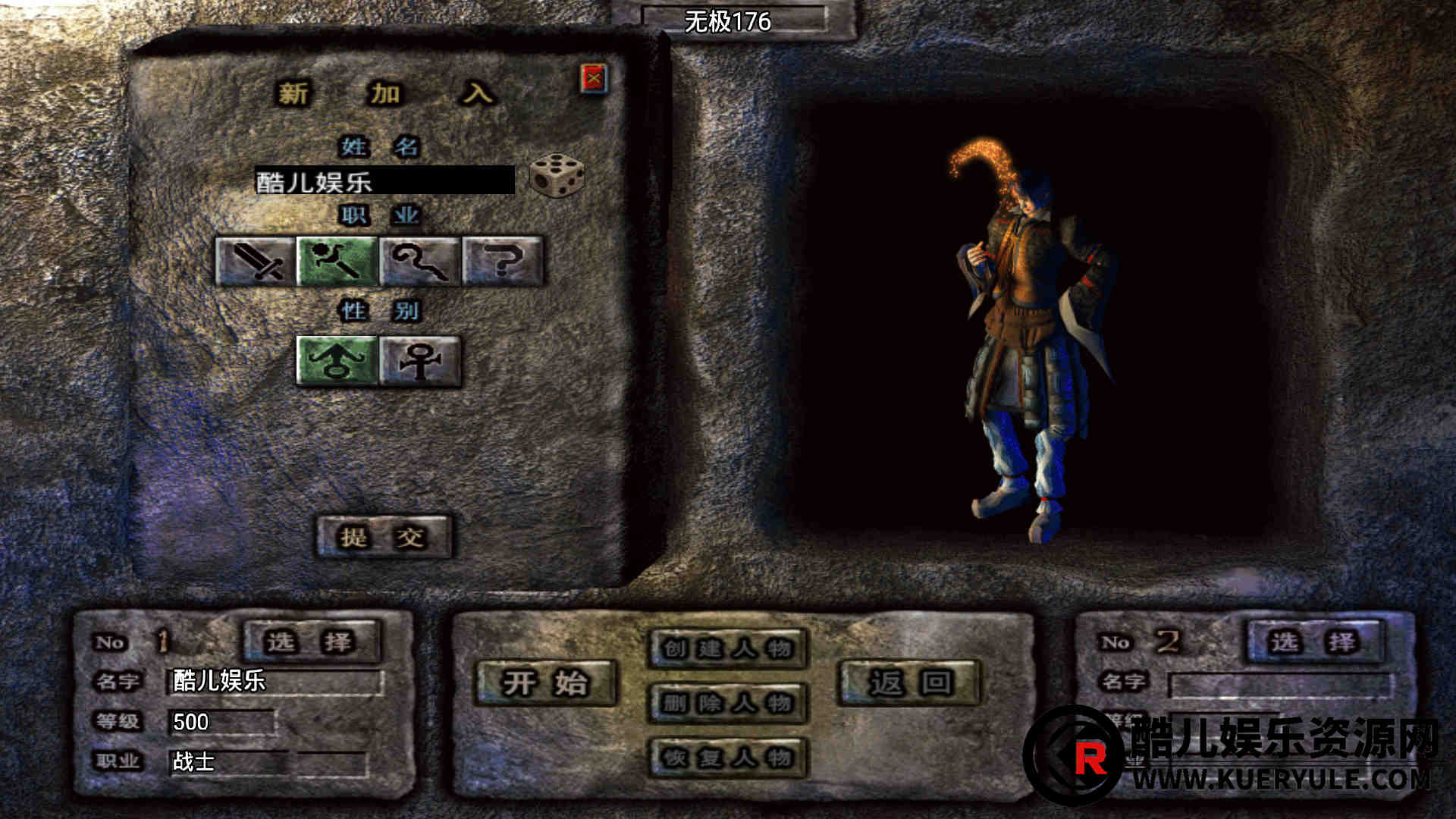Delete character using 删除人物
Image resolution: width=1456 pixels, height=819 pixels.
click(x=727, y=703)
